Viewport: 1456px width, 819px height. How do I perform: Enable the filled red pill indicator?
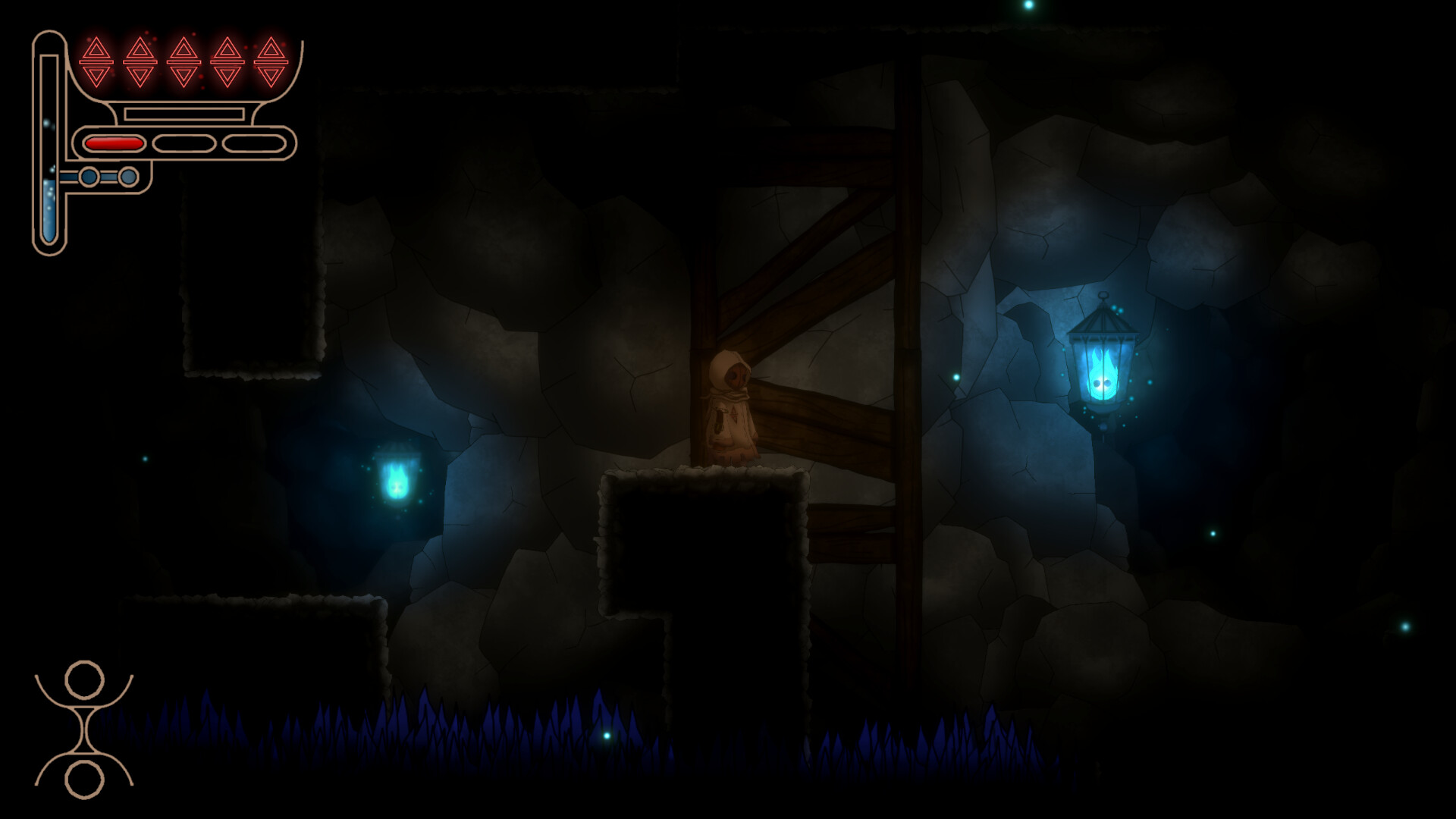point(115,142)
